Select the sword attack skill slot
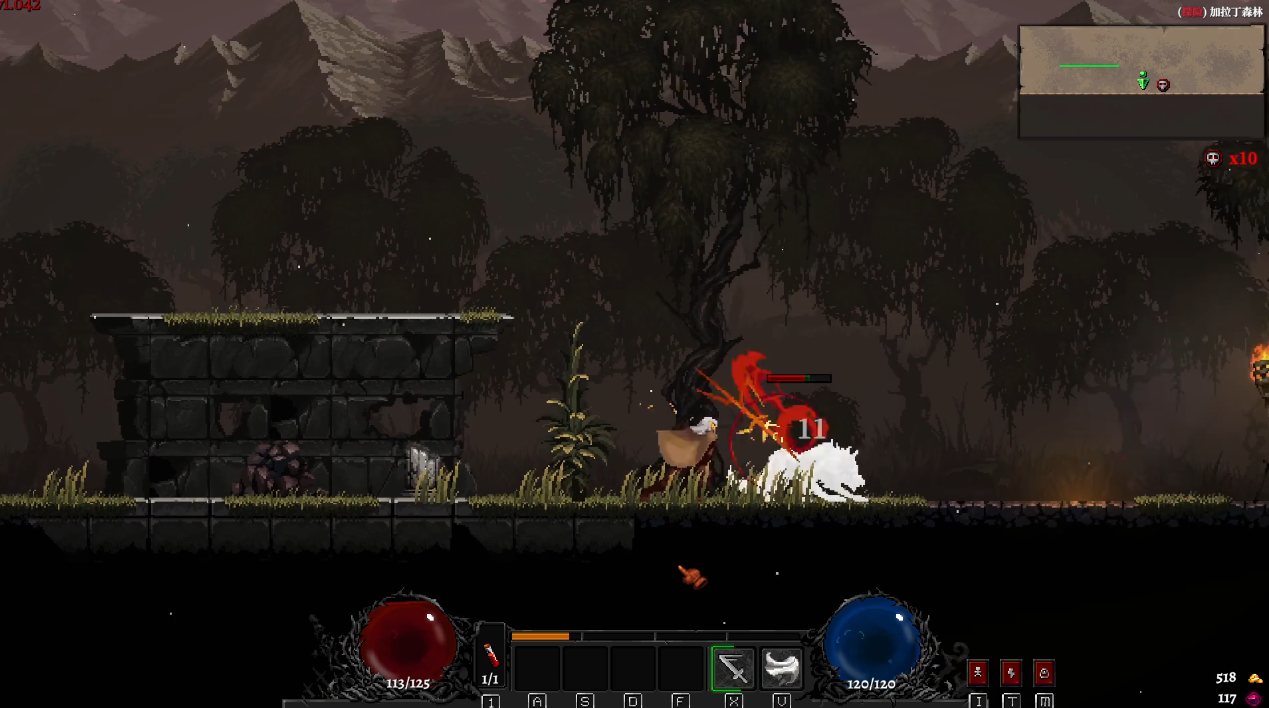1269x708 pixels. click(x=733, y=667)
